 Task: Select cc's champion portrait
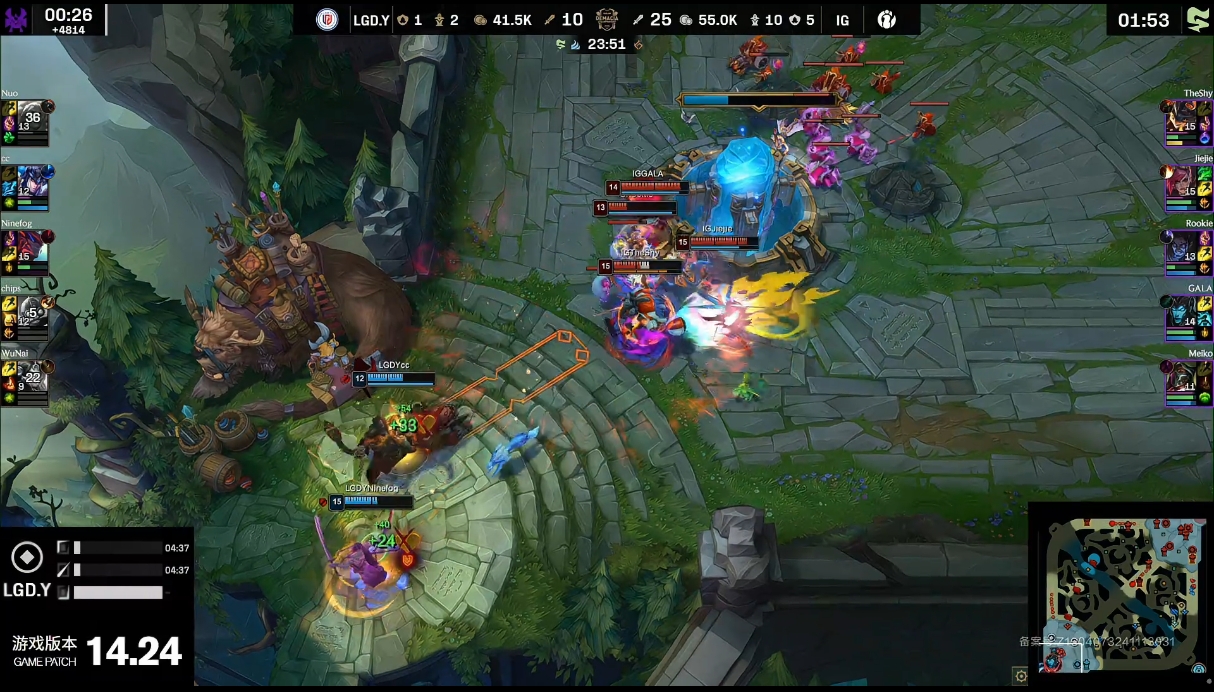pyautogui.click(x=32, y=186)
